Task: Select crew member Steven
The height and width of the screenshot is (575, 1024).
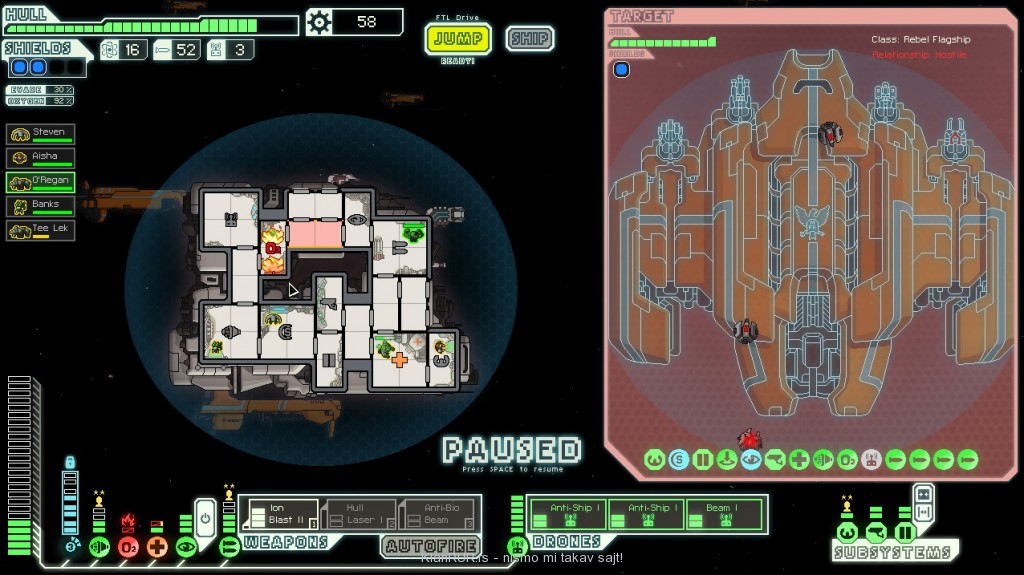Action: pyautogui.click(x=41, y=133)
